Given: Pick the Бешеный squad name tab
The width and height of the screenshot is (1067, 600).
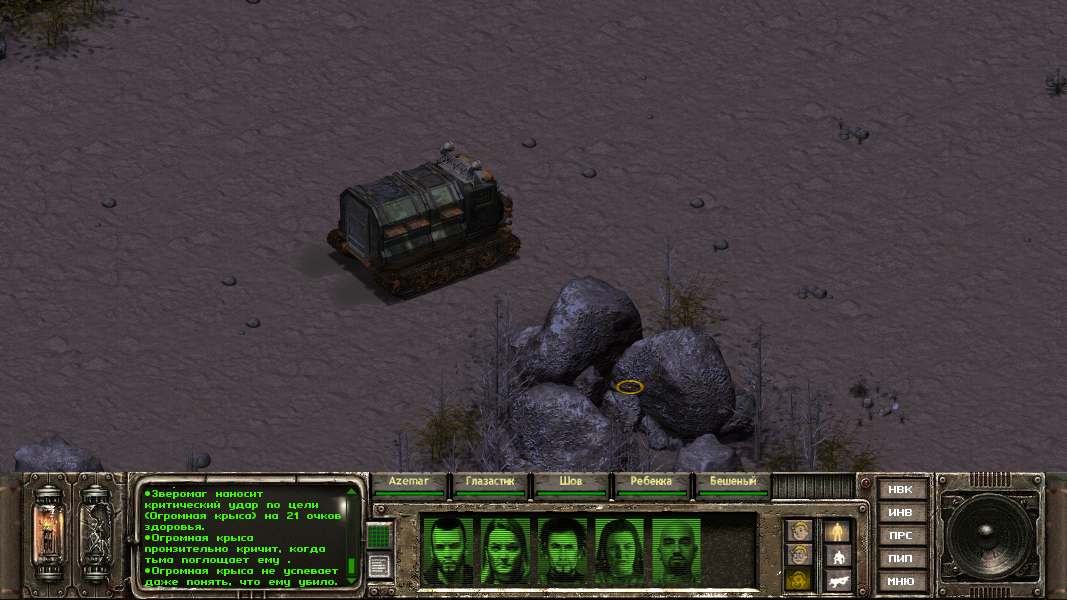Looking at the screenshot, I should tap(733, 482).
